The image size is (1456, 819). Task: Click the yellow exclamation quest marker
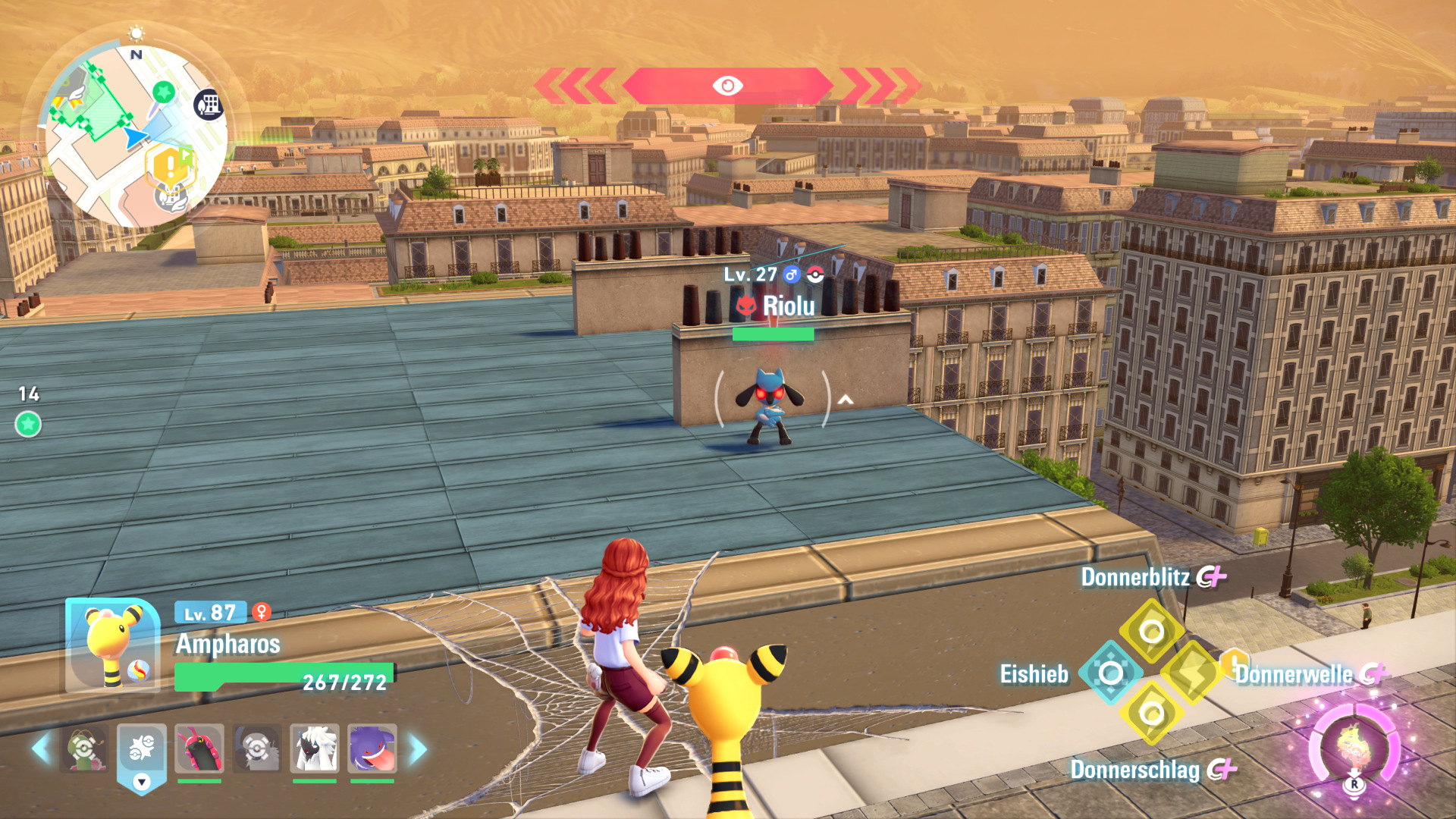click(x=170, y=165)
